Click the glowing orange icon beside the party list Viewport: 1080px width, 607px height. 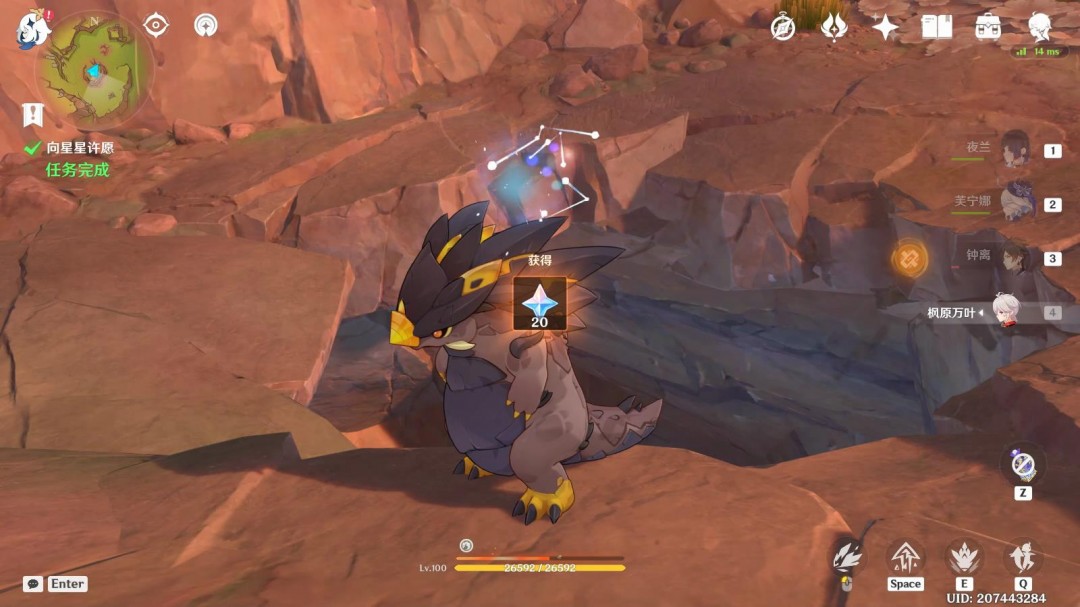coord(910,260)
